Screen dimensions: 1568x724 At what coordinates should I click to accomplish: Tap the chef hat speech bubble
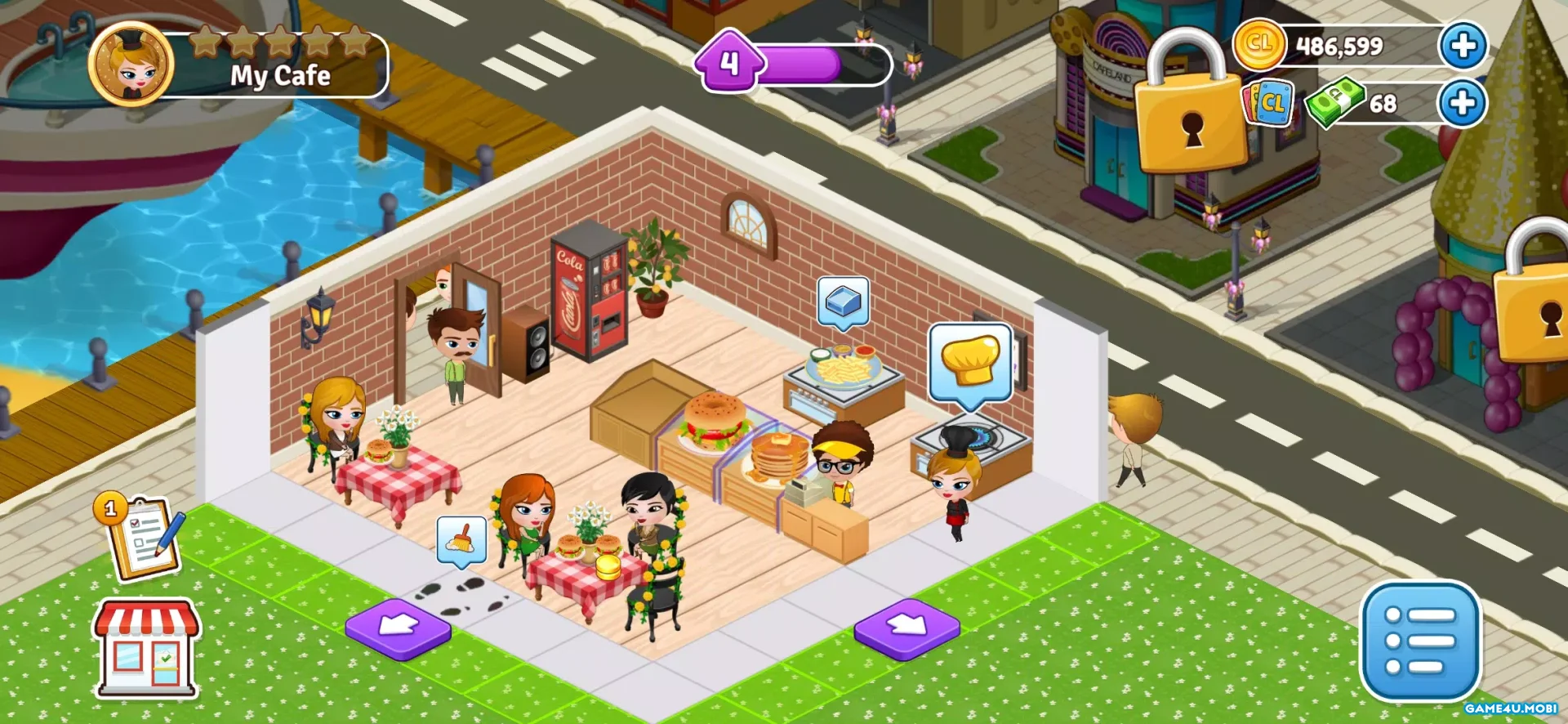pyautogui.click(x=970, y=363)
